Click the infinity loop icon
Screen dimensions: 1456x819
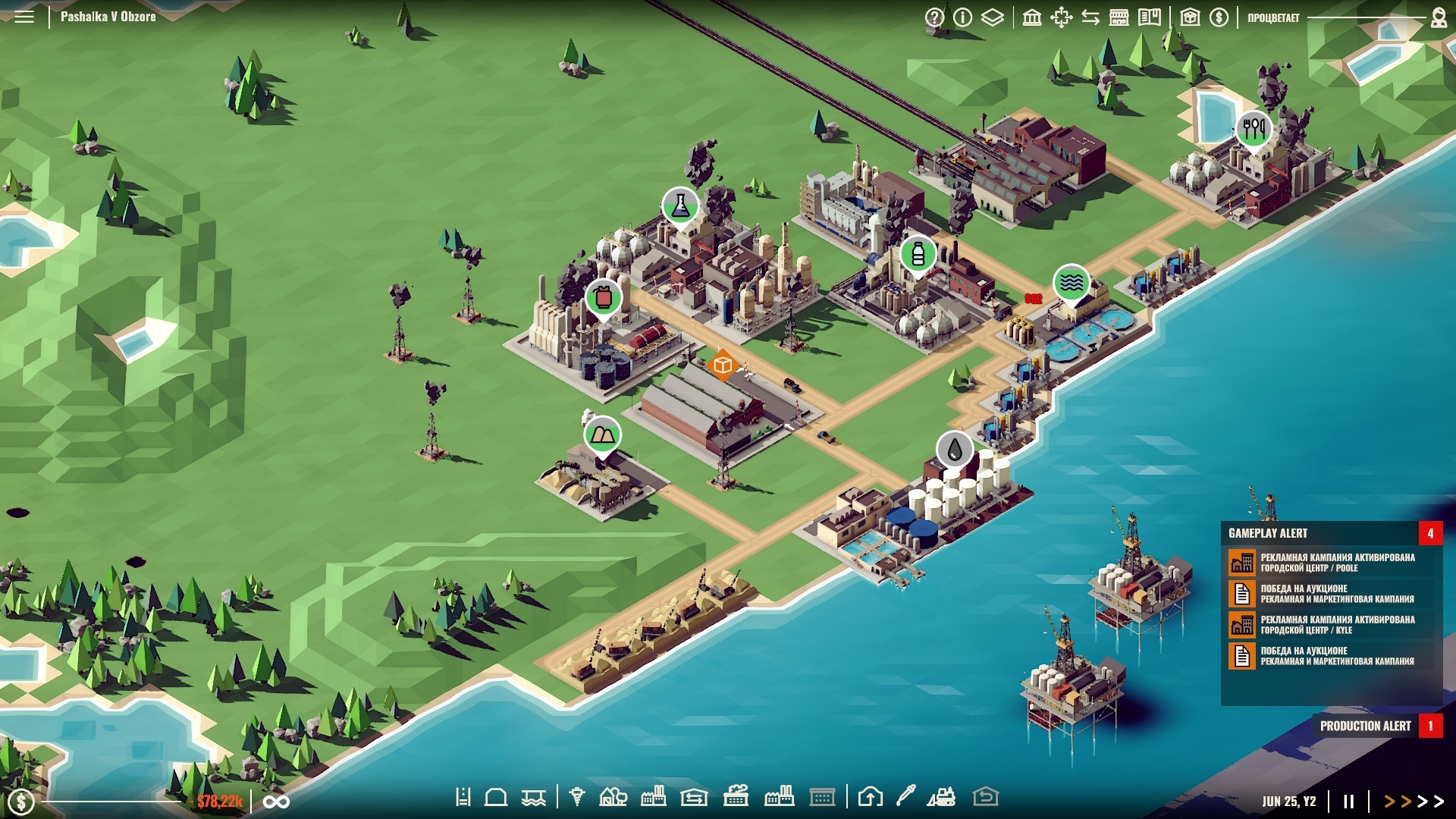click(276, 802)
